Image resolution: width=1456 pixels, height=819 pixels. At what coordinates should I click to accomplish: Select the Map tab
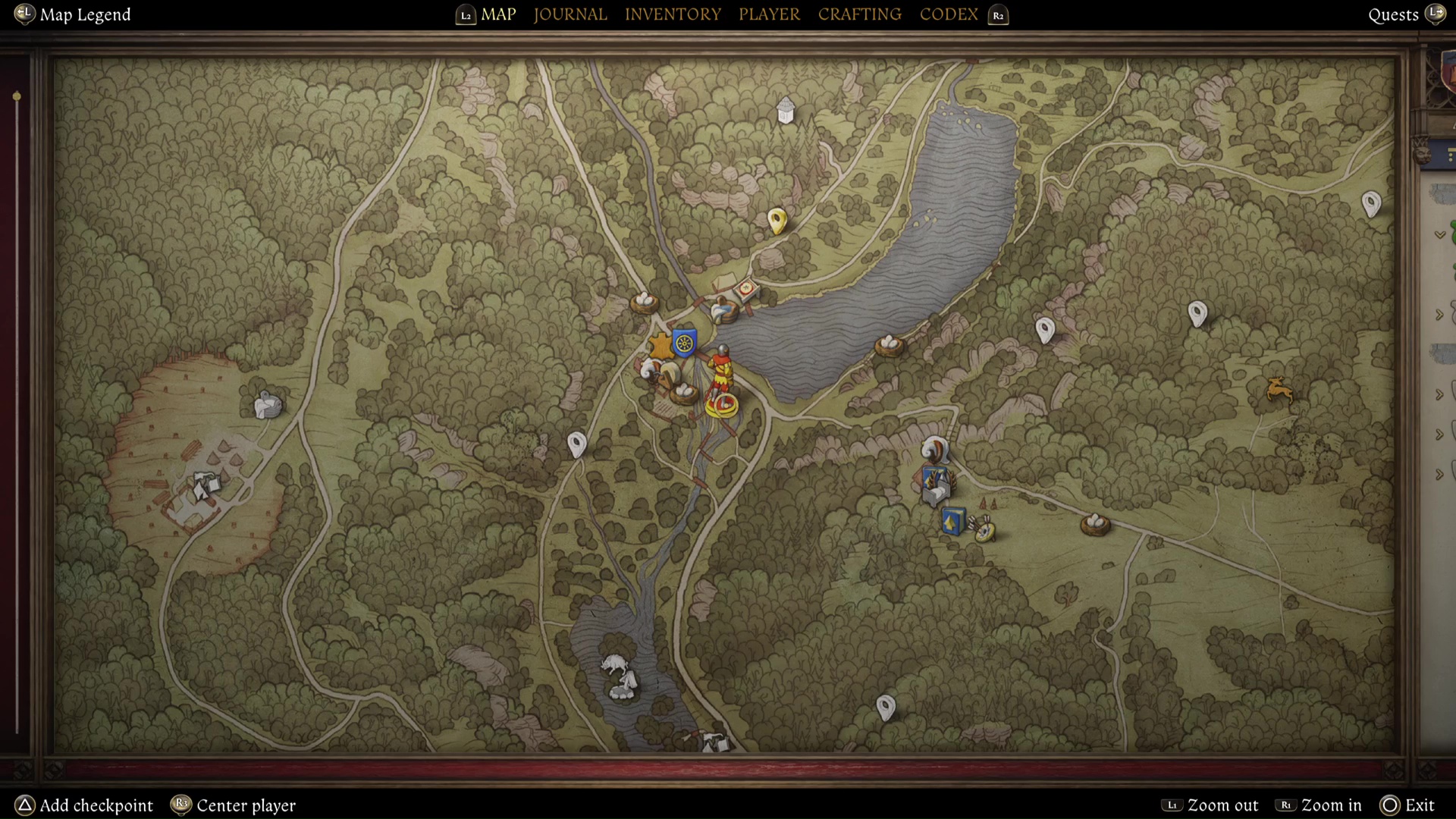point(498,14)
